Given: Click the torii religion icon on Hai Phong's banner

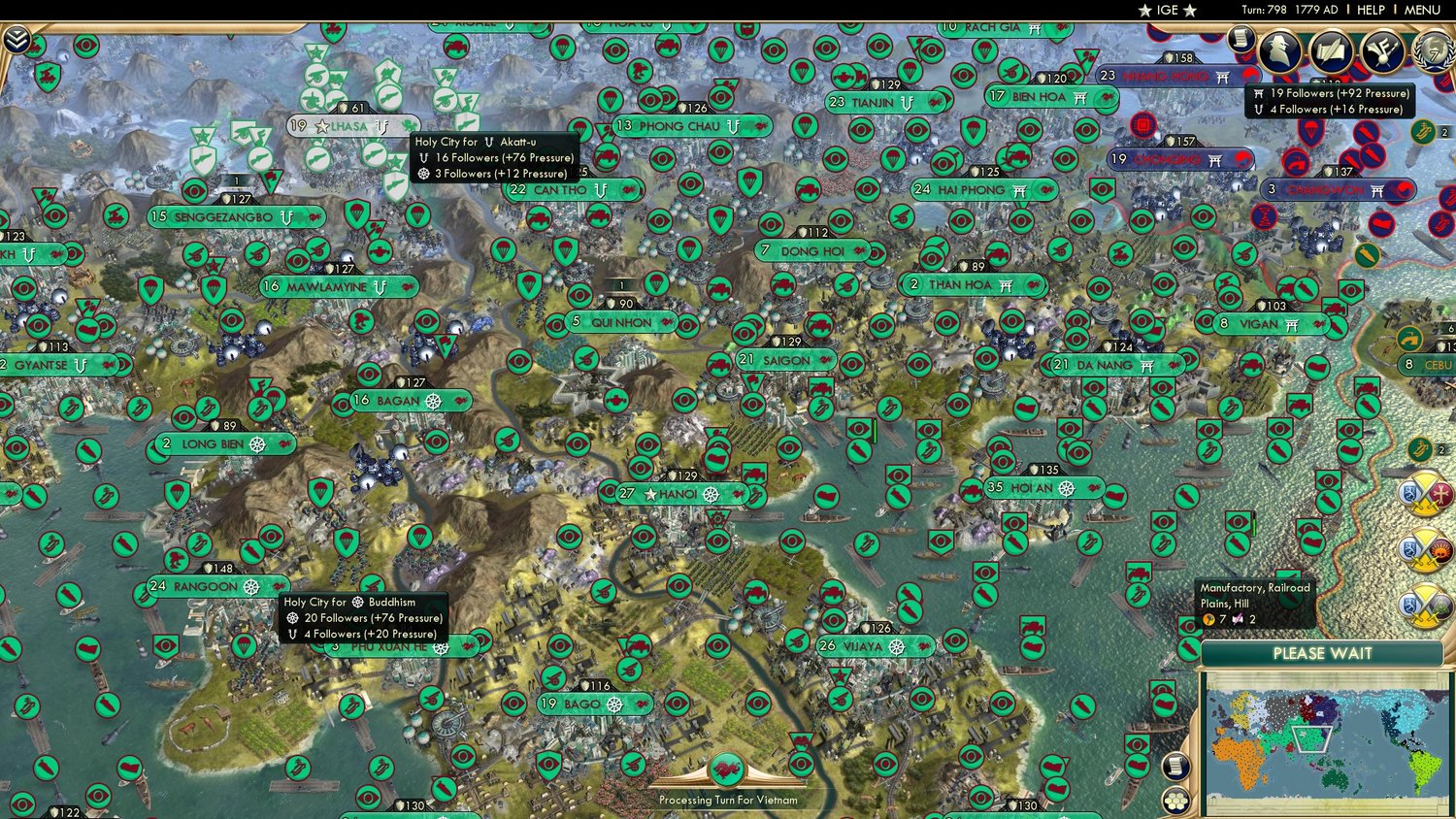Looking at the screenshot, I should coord(1017,190).
